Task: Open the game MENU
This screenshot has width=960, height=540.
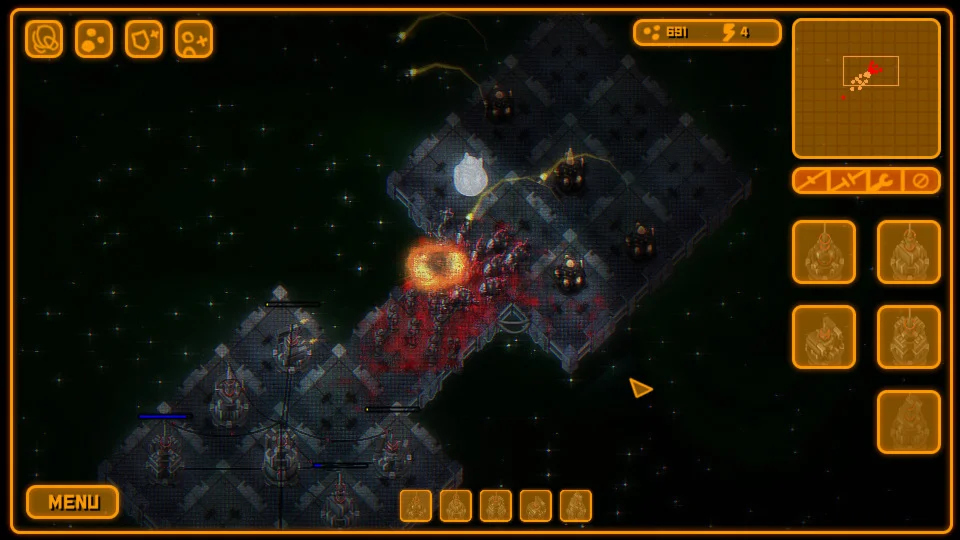Action: (72, 502)
